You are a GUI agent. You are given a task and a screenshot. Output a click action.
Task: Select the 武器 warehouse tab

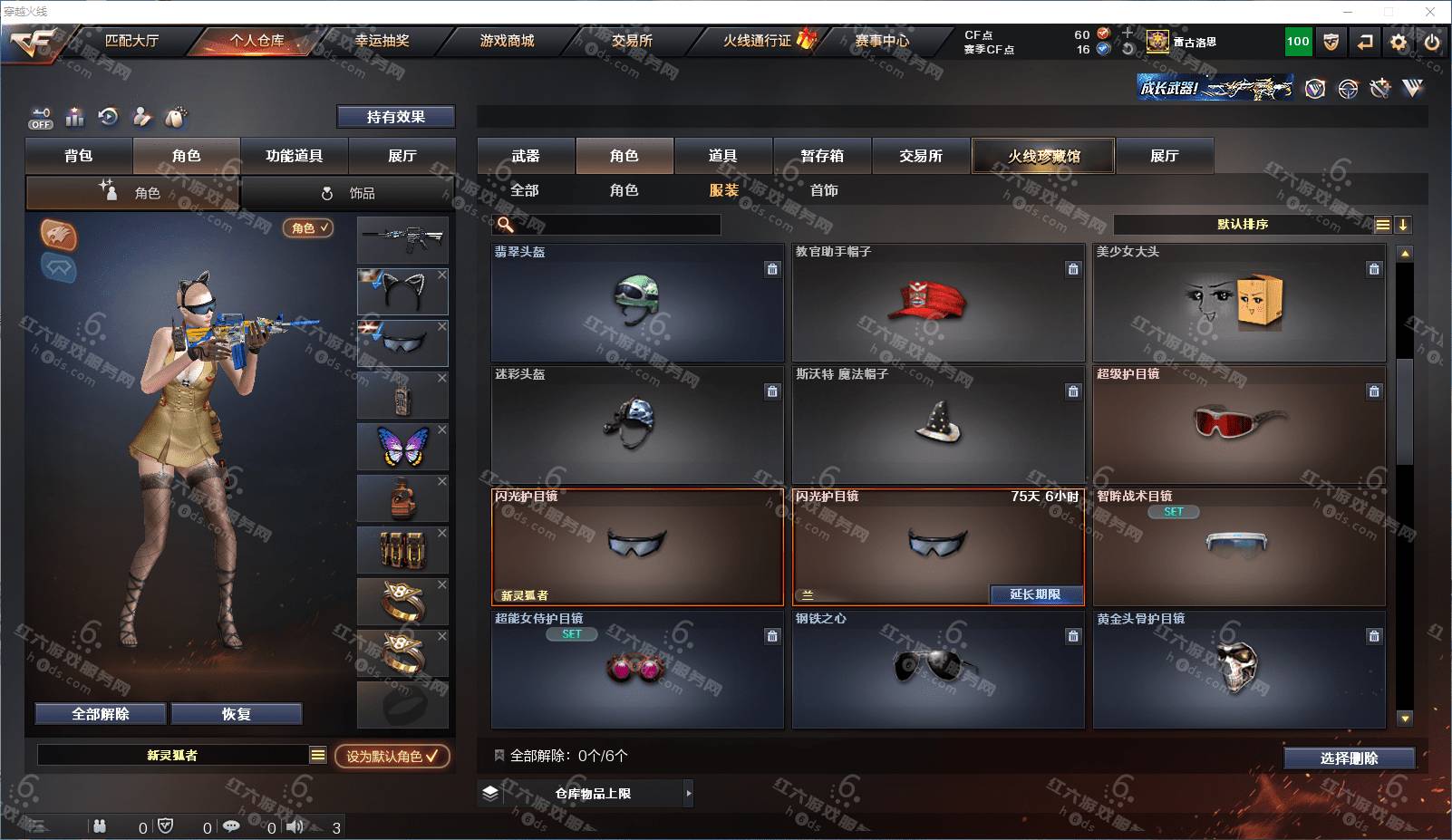pyautogui.click(x=526, y=156)
